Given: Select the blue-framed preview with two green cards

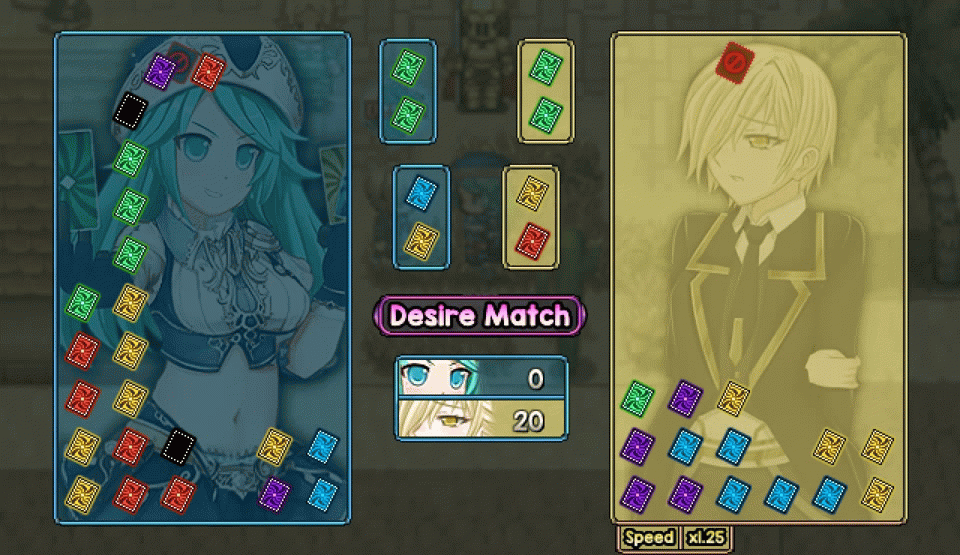Looking at the screenshot, I should (x=408, y=90).
